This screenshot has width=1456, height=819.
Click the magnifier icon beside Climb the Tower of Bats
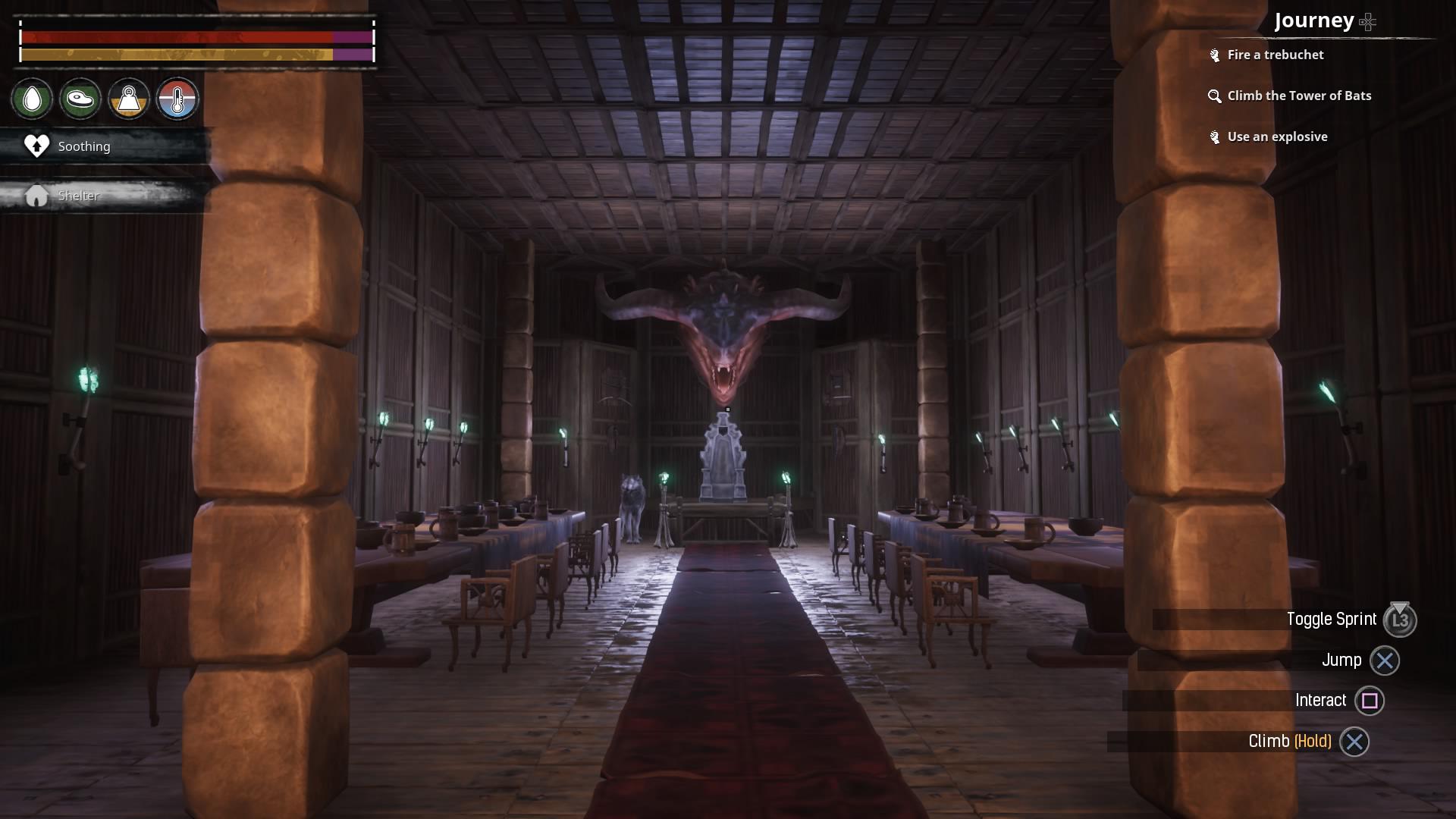[x=1214, y=96]
